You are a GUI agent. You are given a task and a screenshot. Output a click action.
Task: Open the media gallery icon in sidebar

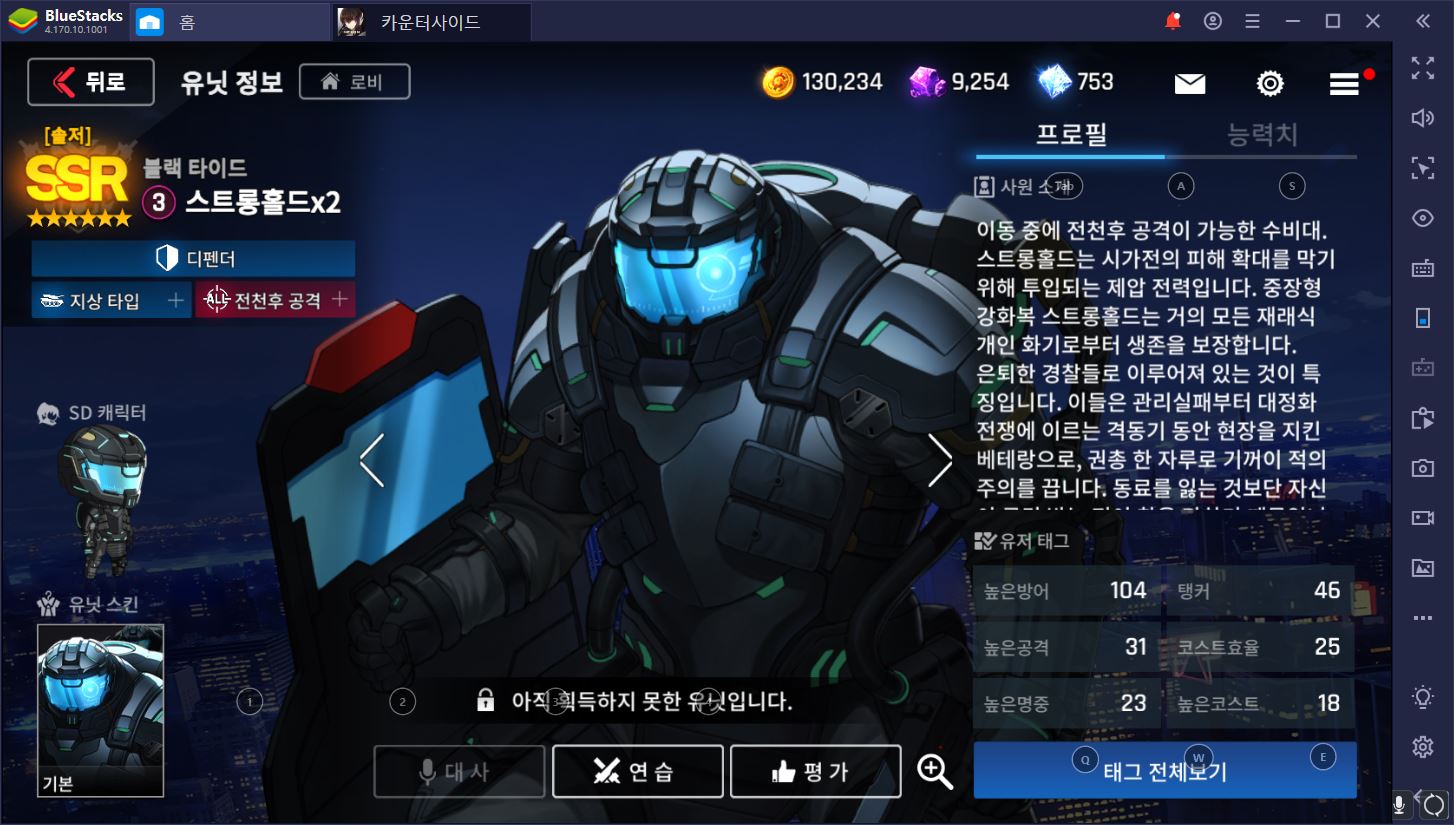(x=1423, y=567)
